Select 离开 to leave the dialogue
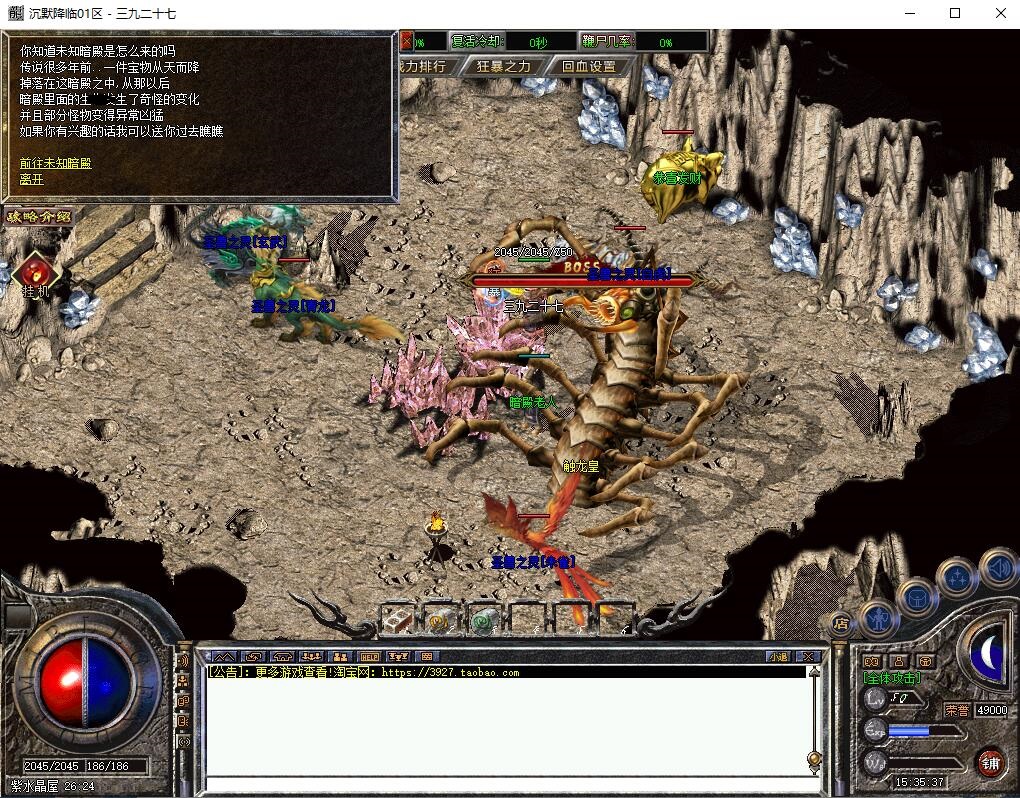 tap(31, 180)
